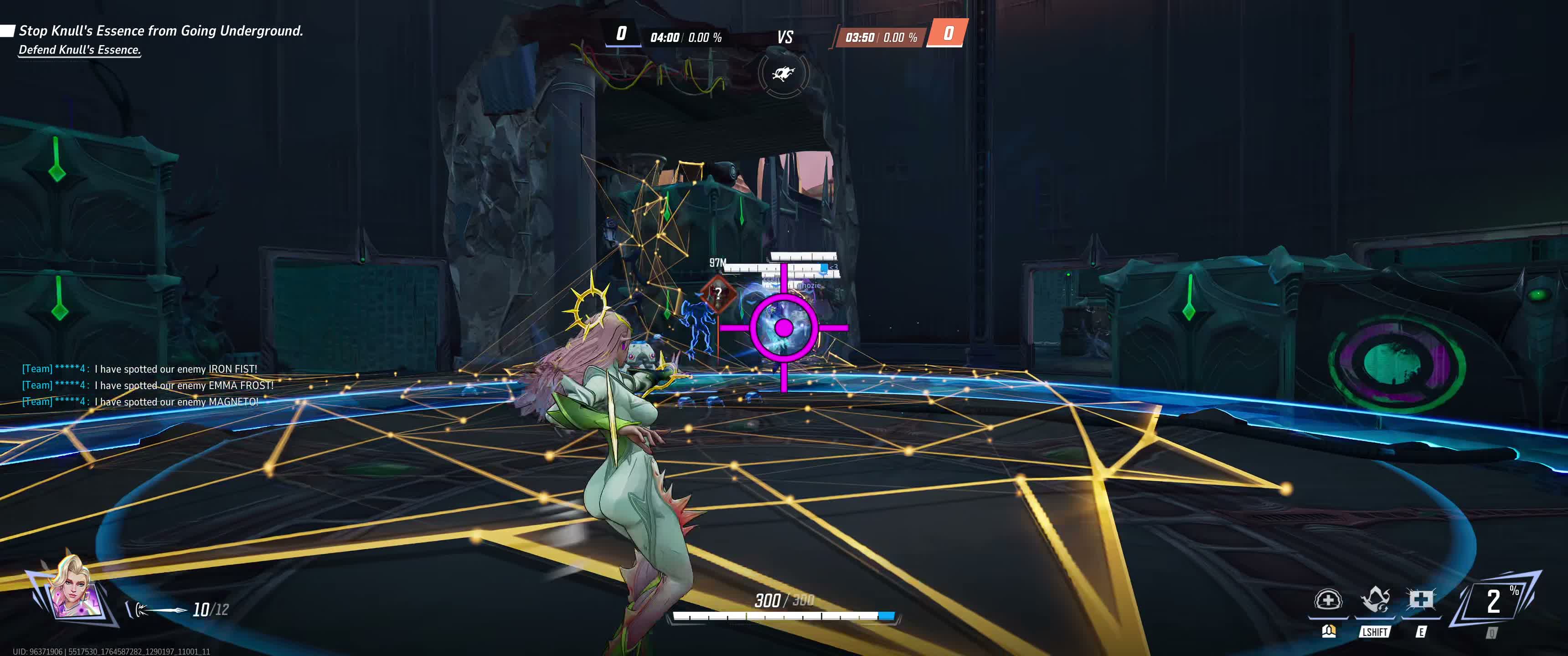Activate the healing dome ability icon
Image resolution: width=1568 pixels, height=656 pixels.
pyautogui.click(x=1328, y=600)
